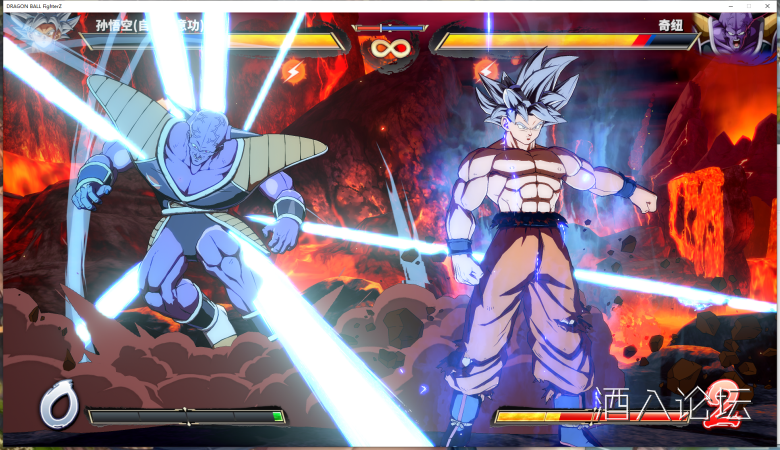Click Ginyu's character portrait
This screenshot has height=450, width=780.
[737, 36]
